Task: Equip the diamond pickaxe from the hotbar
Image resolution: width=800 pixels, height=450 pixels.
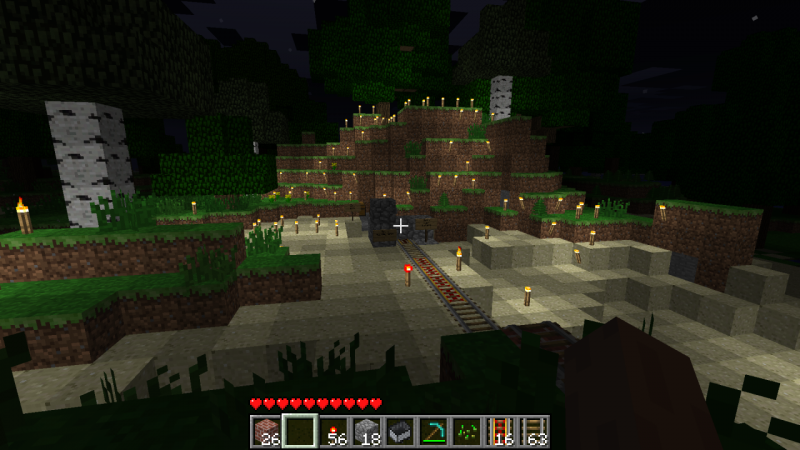Action: tap(433, 431)
